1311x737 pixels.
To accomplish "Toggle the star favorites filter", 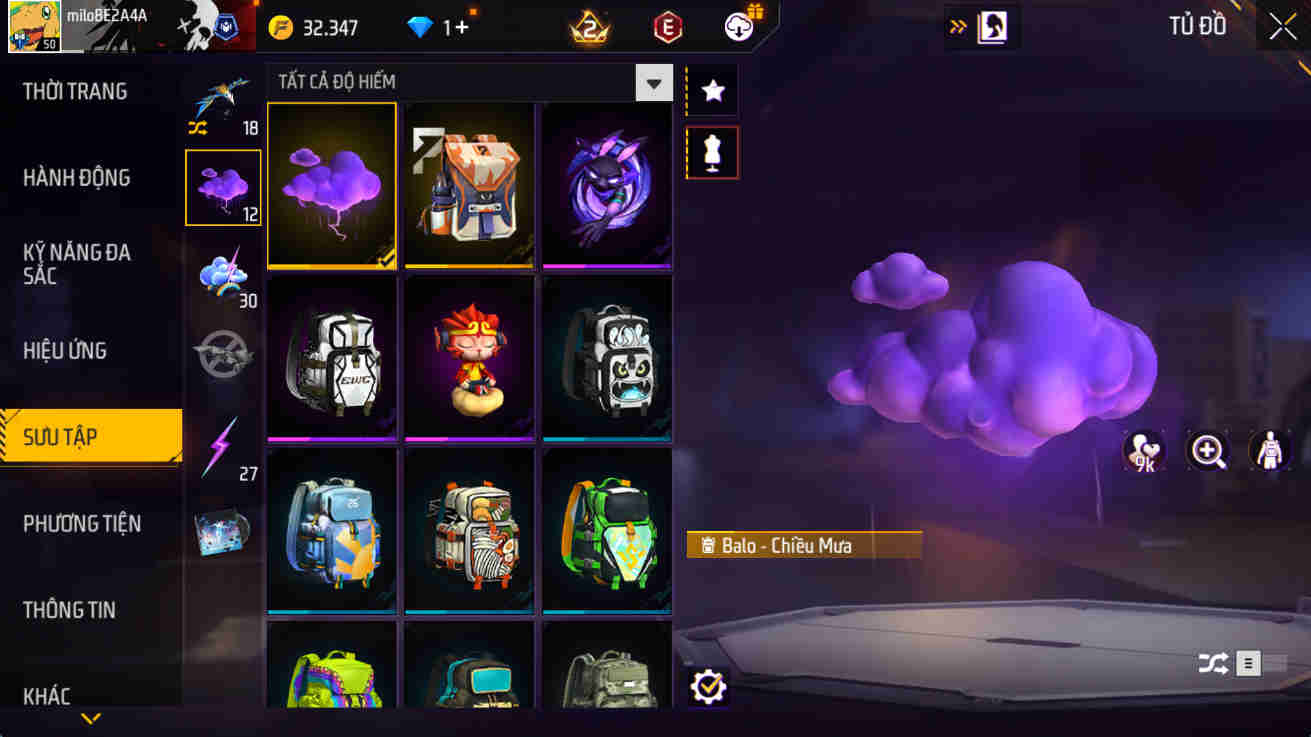I will click(x=712, y=90).
